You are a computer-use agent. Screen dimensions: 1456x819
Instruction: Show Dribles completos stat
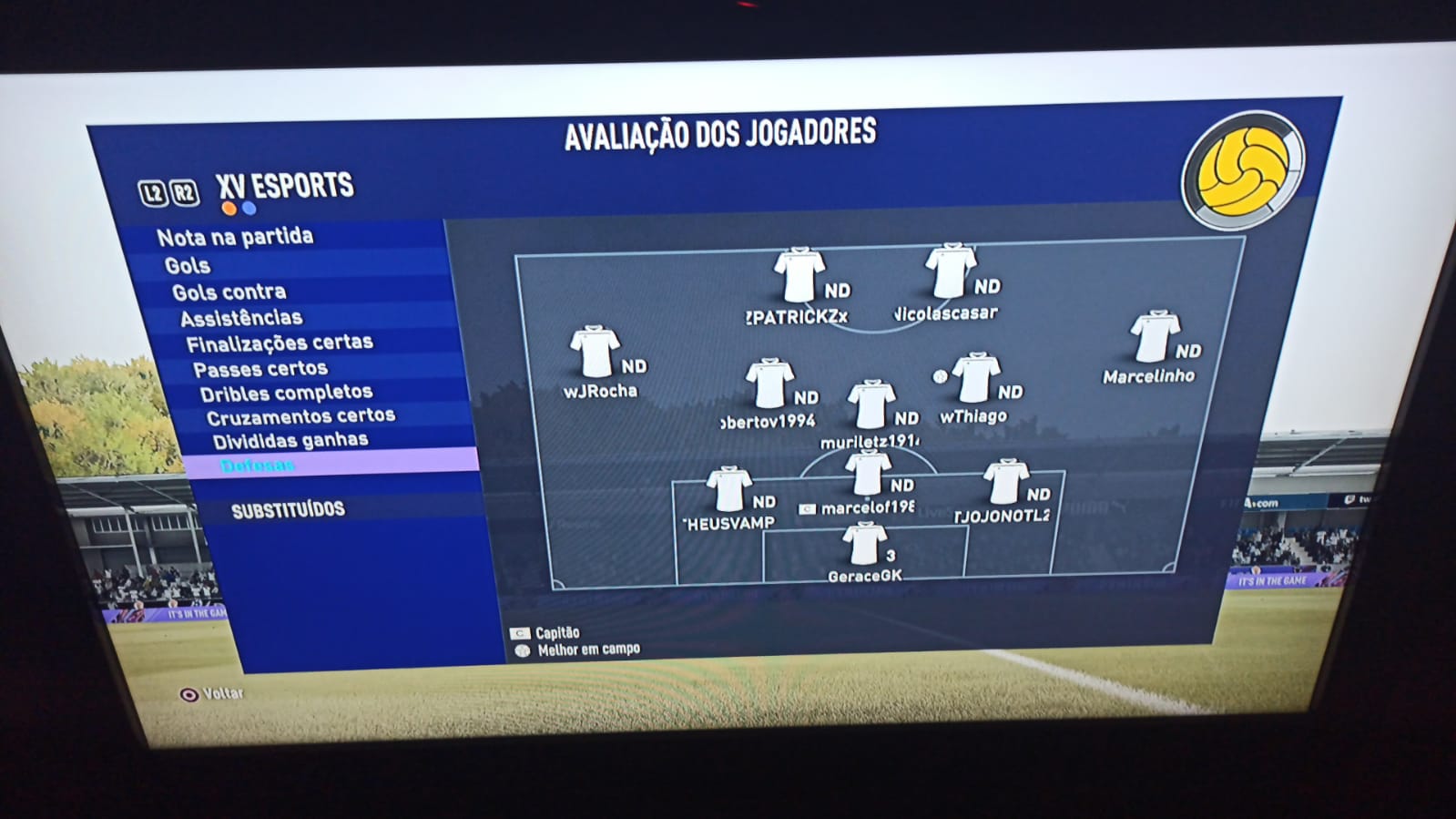[x=286, y=394]
